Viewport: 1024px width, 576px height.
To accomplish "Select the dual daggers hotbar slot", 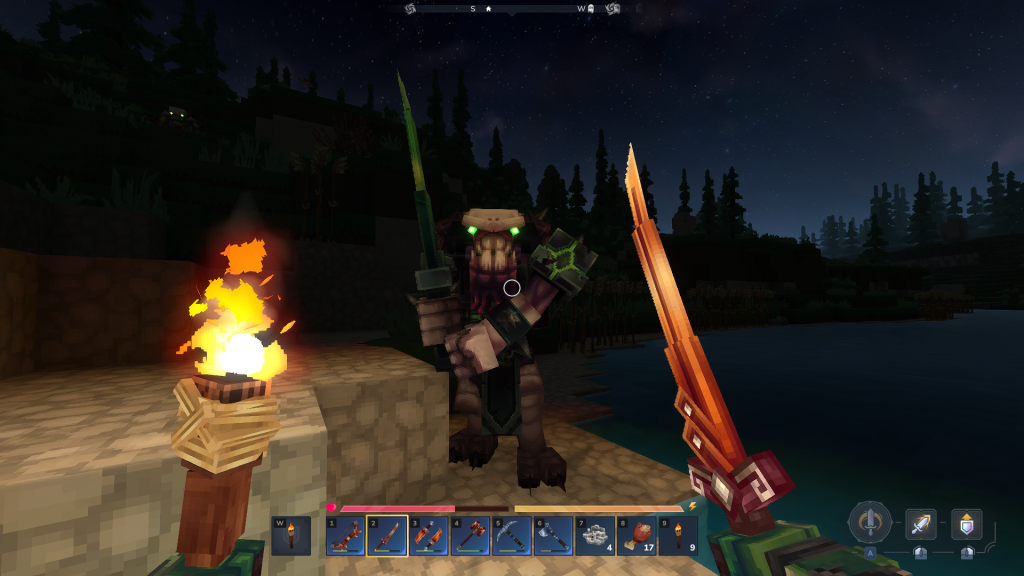I will (428, 535).
